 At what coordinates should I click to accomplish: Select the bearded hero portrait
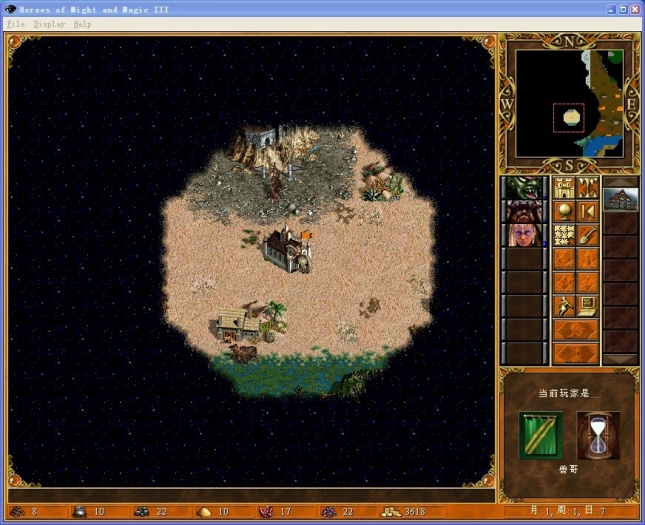click(522, 211)
